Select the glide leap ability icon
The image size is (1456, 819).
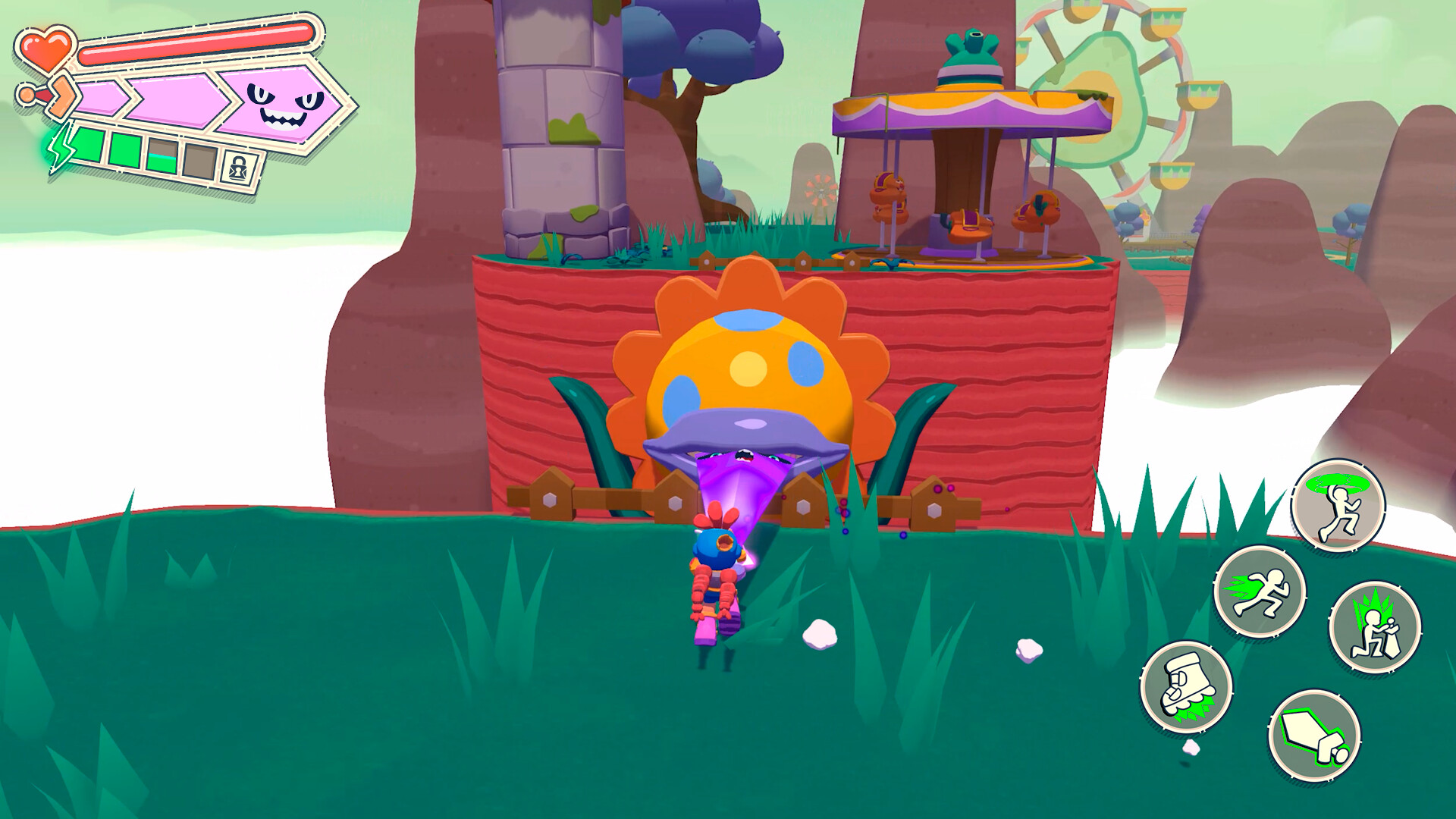pyautogui.click(x=1338, y=506)
